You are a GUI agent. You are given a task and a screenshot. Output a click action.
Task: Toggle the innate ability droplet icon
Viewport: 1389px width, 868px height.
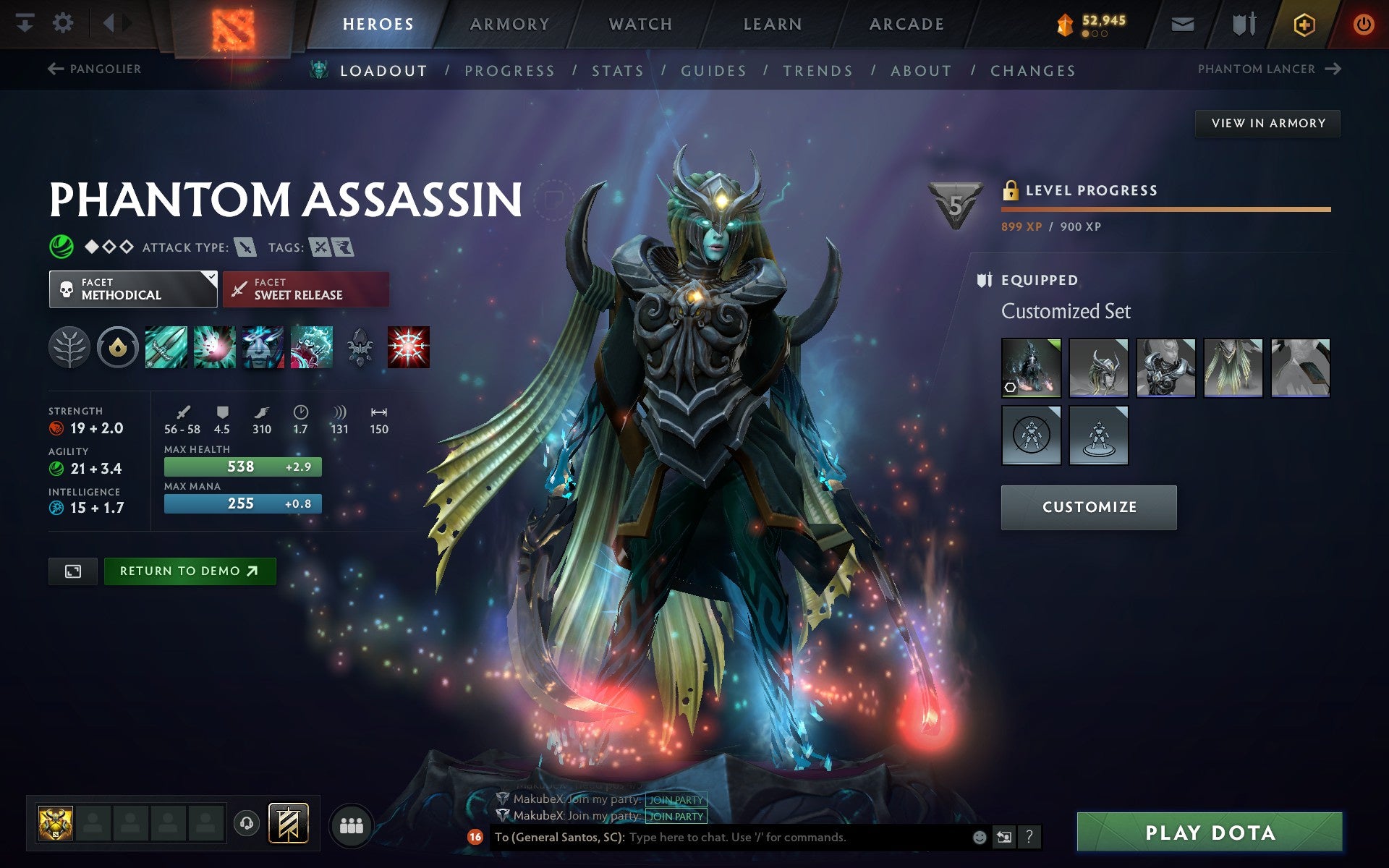118,346
